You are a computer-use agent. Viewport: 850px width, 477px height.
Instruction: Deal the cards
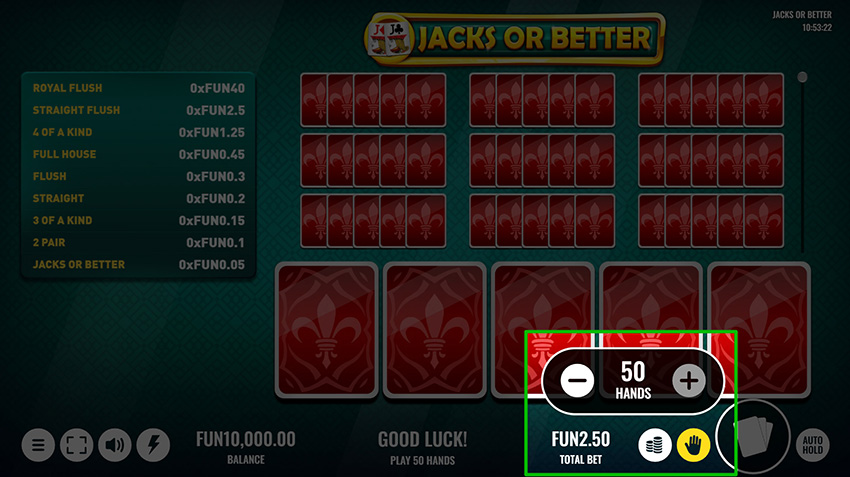coord(753,436)
